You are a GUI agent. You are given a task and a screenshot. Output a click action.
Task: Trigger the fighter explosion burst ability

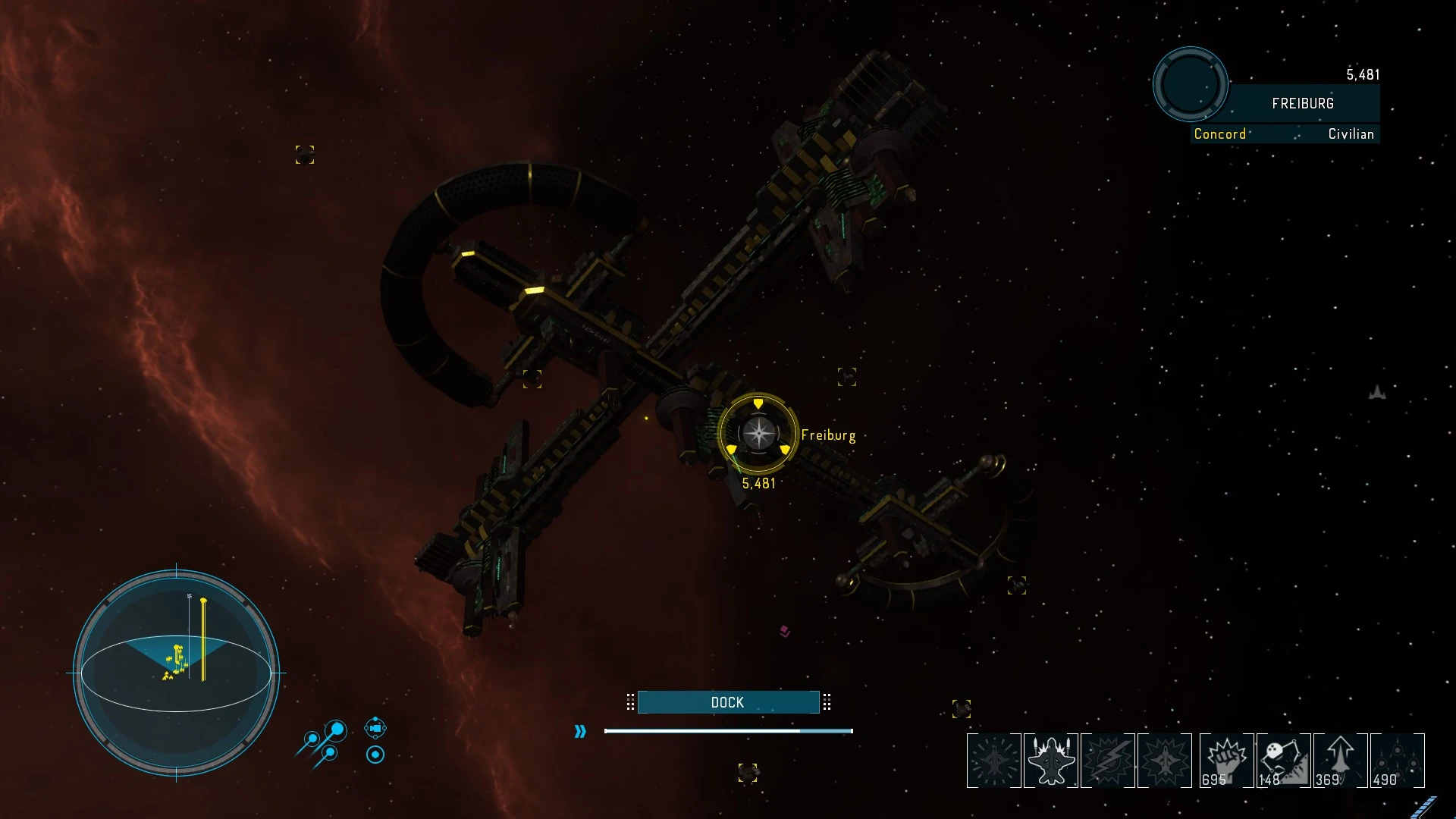(x=1165, y=761)
